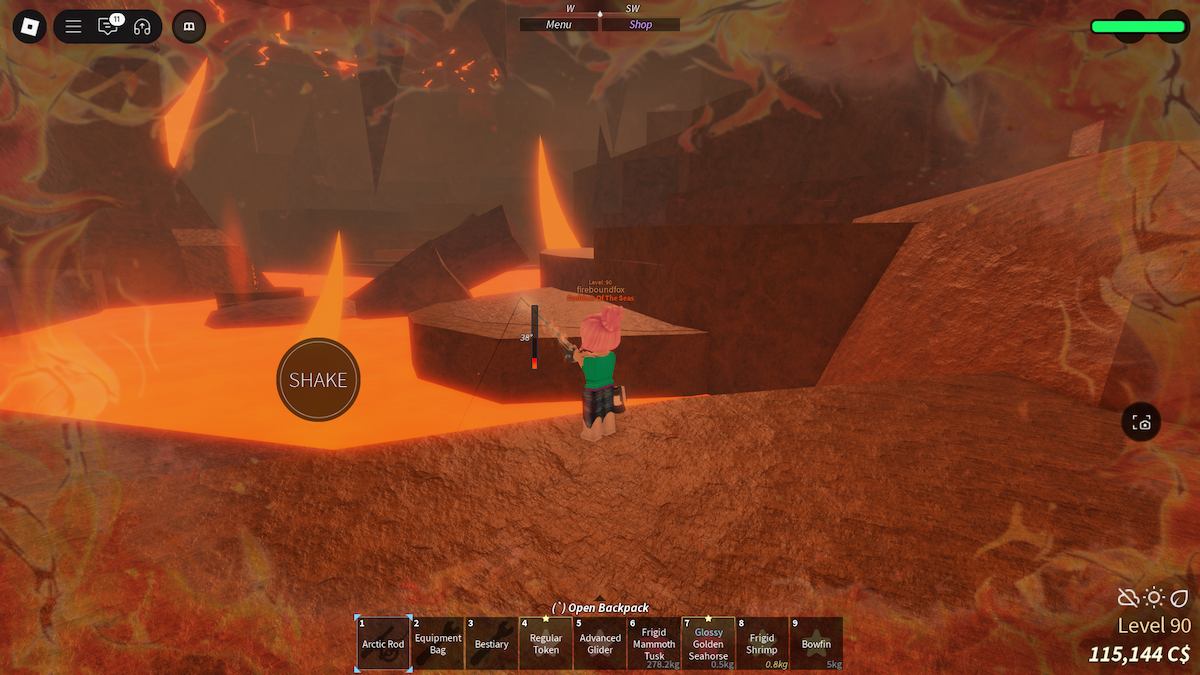Select the Regular Token slot
Viewport: 1200px width, 675px height.
pyautogui.click(x=546, y=642)
